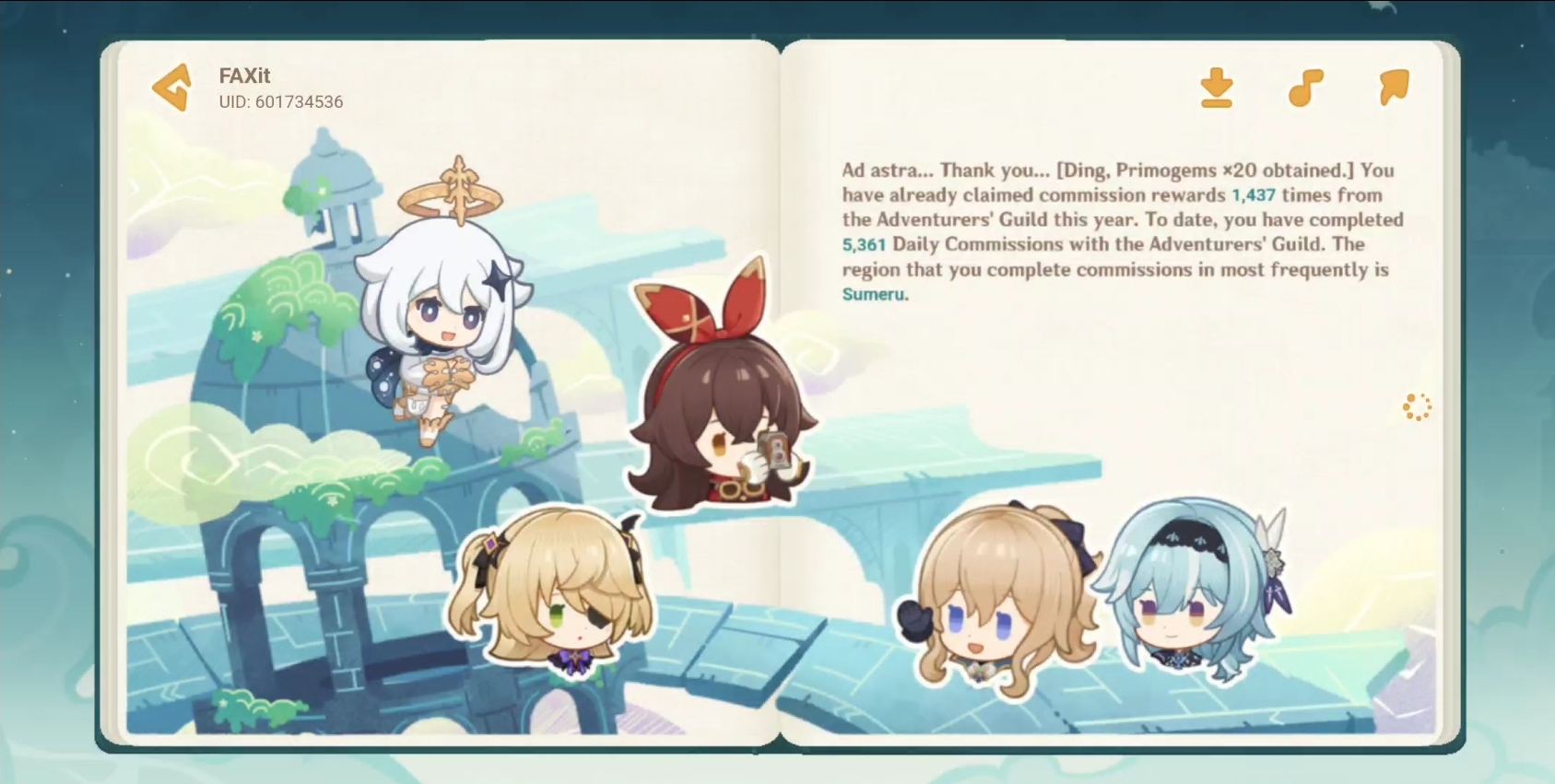Click the highlighted 1,437 rewards count
Screen dimensions: 1555x784
(1252, 195)
